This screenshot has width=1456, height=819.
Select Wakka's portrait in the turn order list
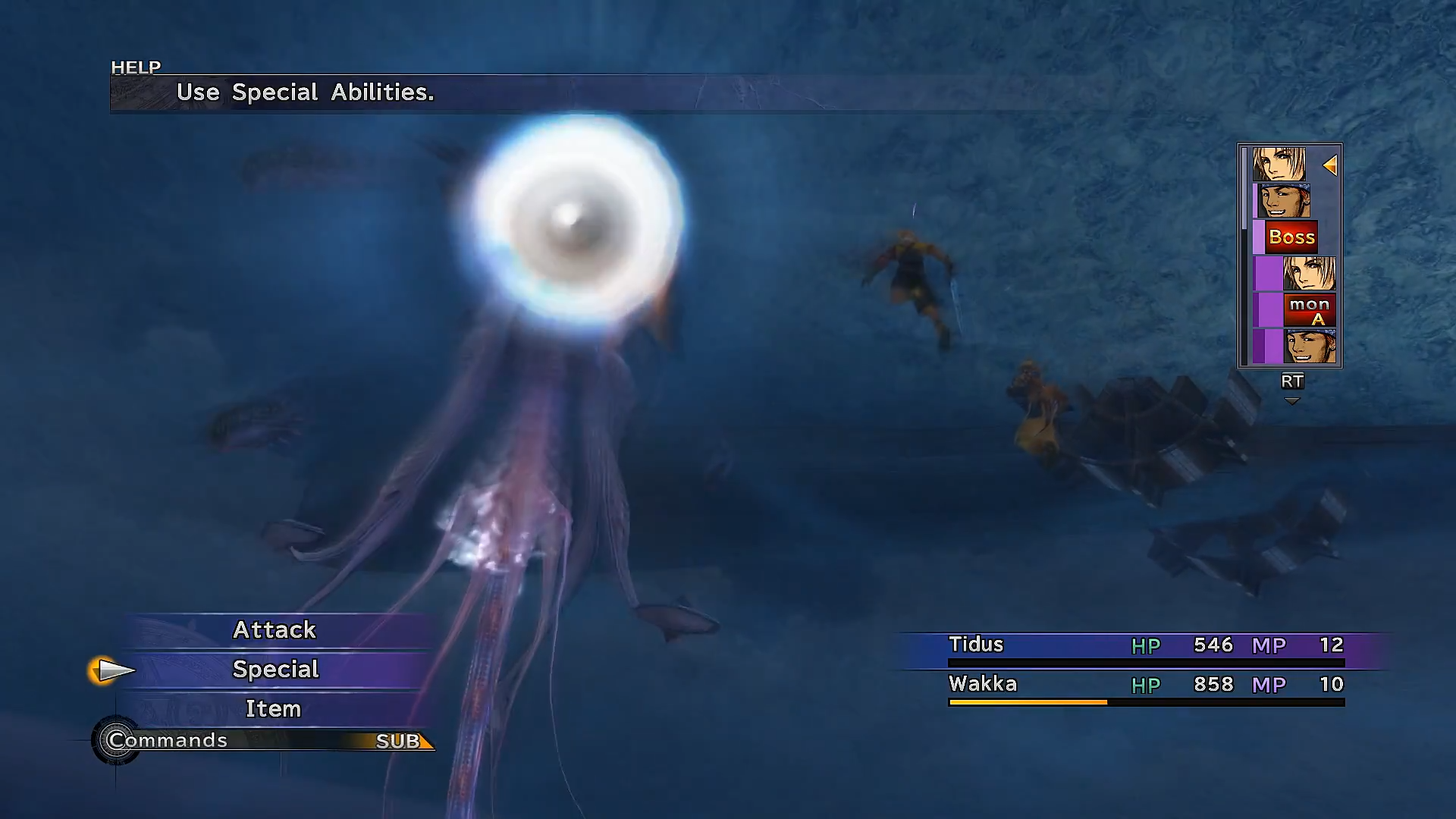1283,200
